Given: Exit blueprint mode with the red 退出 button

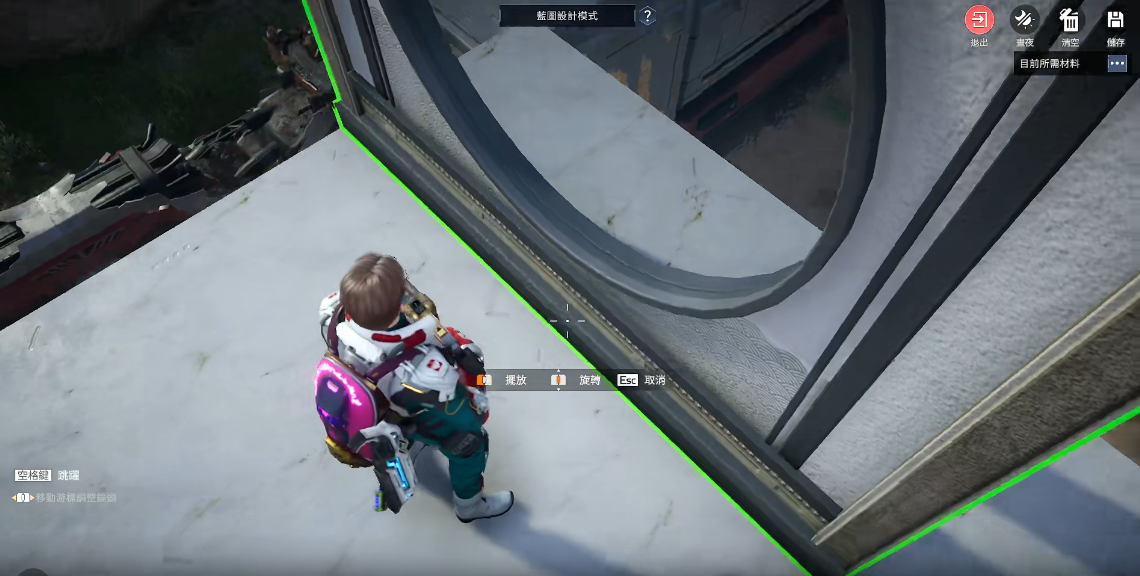Looking at the screenshot, I should 979,20.
